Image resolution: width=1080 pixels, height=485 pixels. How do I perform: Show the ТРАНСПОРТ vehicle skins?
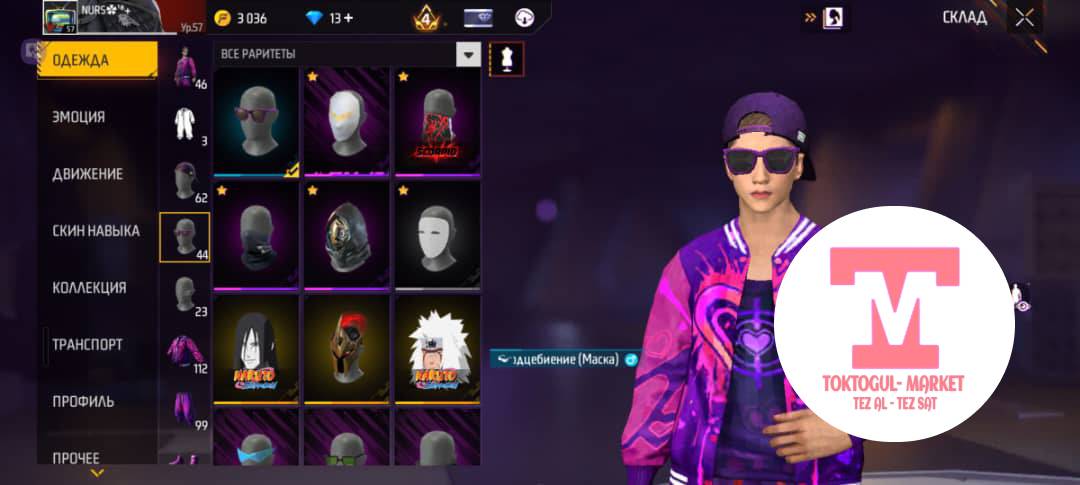[x=88, y=345]
